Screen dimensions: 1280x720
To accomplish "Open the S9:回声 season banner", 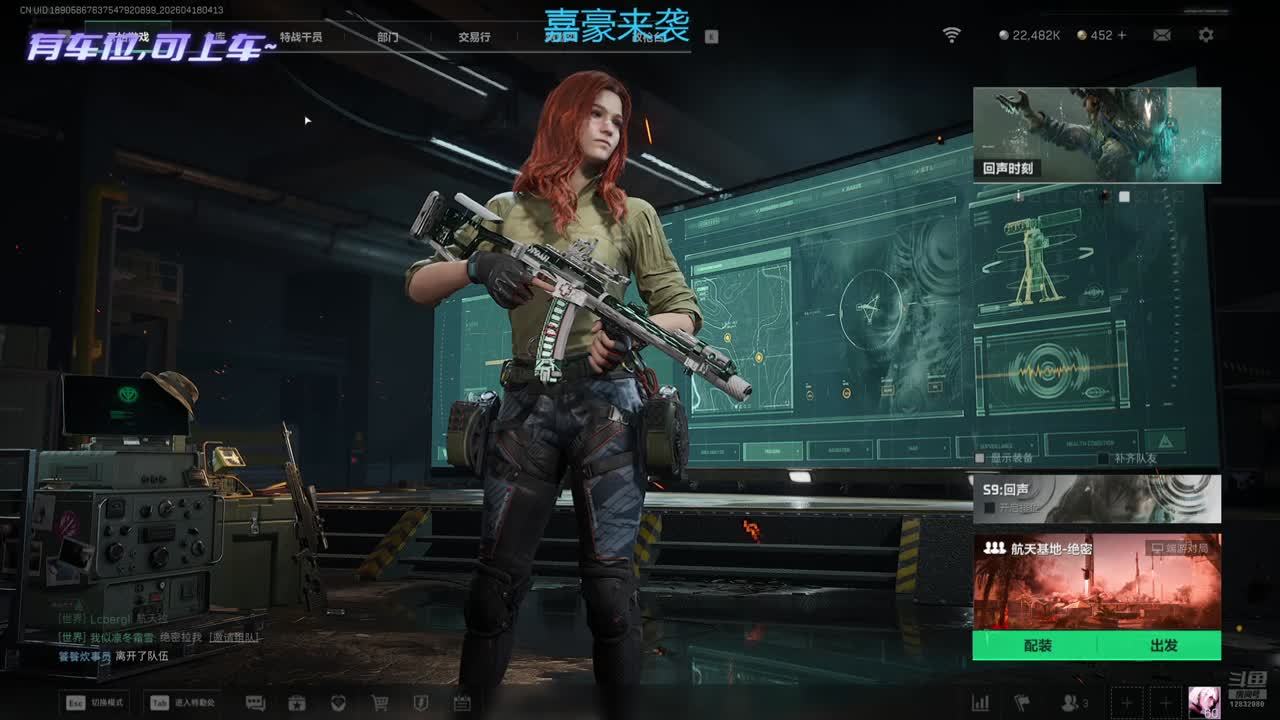I will click(1096, 498).
